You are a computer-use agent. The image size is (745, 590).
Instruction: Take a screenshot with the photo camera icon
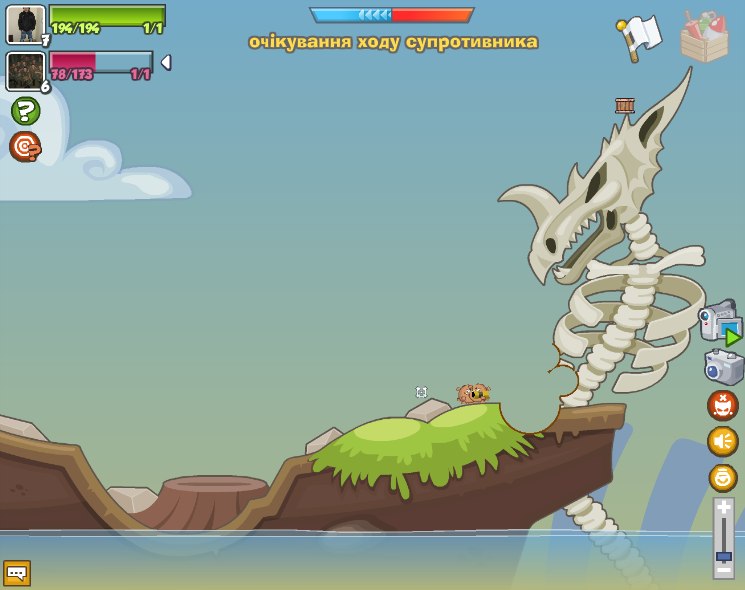point(723,367)
